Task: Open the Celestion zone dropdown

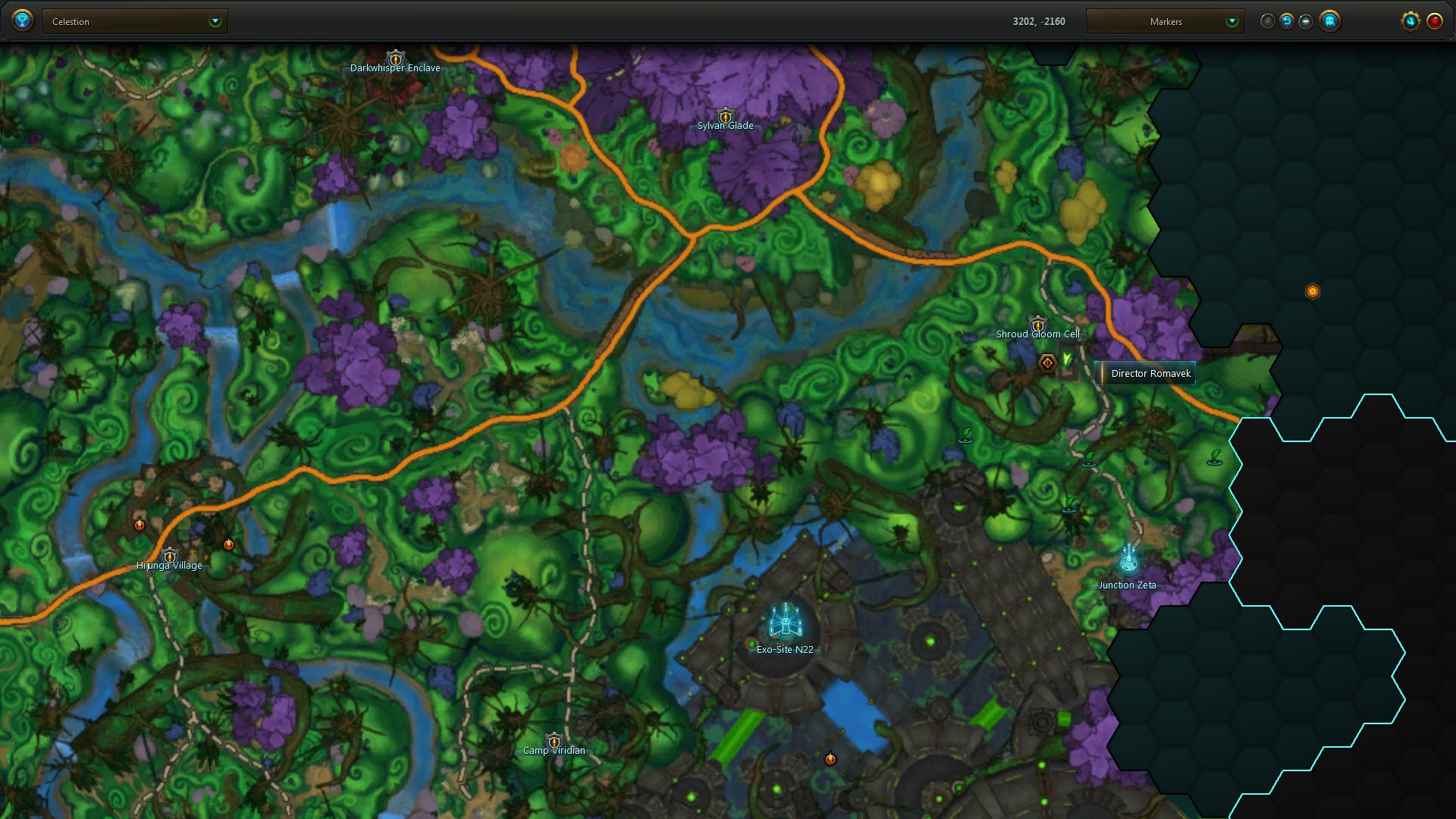Action: 135,21
